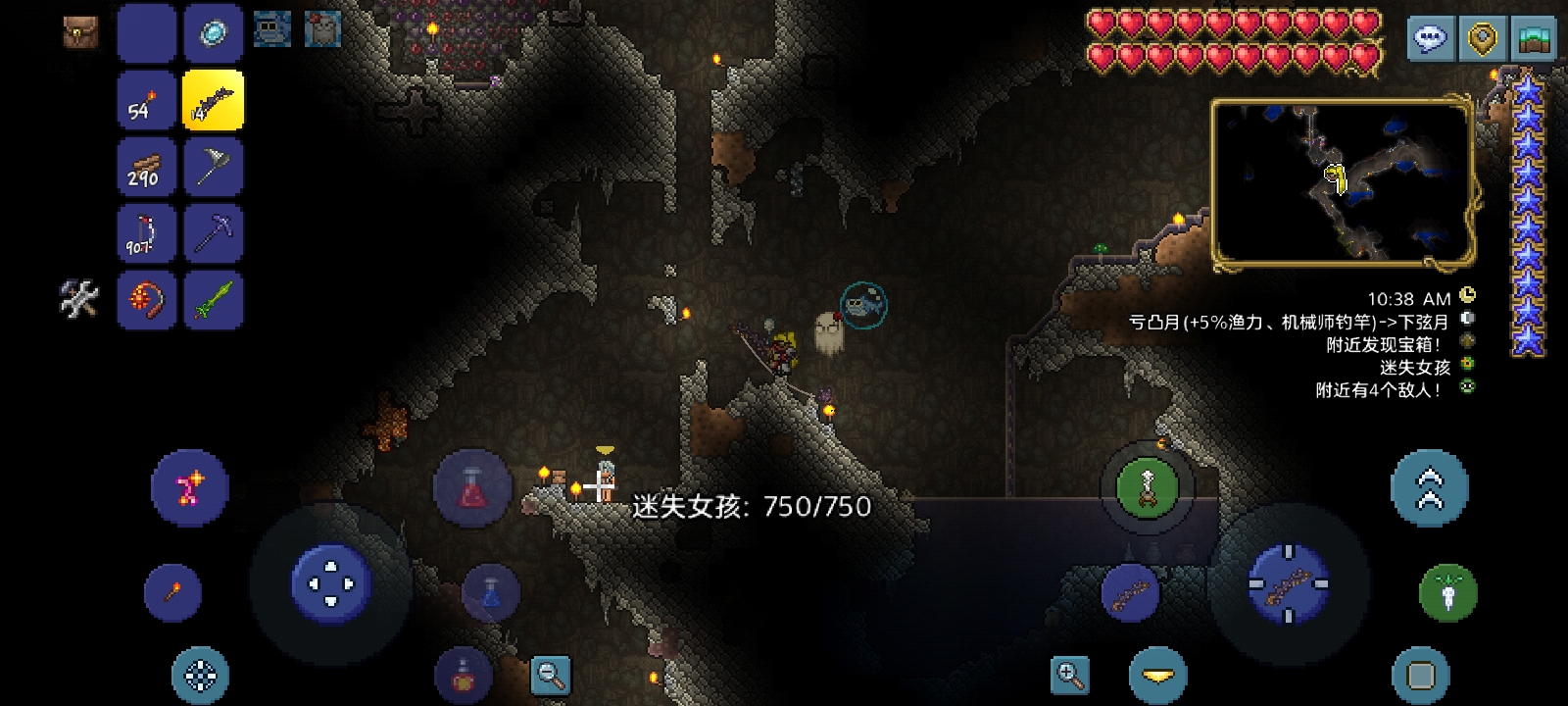Tap the yellow map pin button

click(1484, 38)
